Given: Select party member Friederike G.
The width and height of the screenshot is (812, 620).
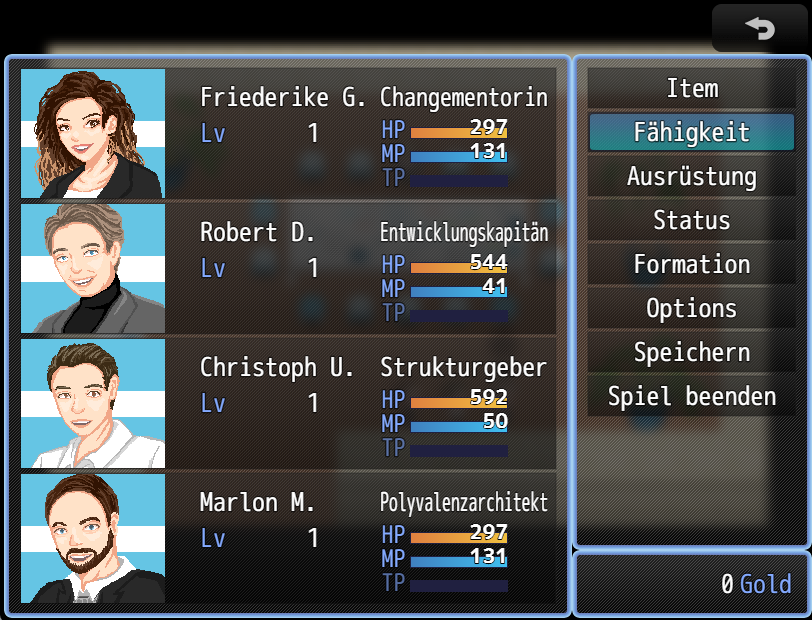Looking at the screenshot, I should 288,133.
